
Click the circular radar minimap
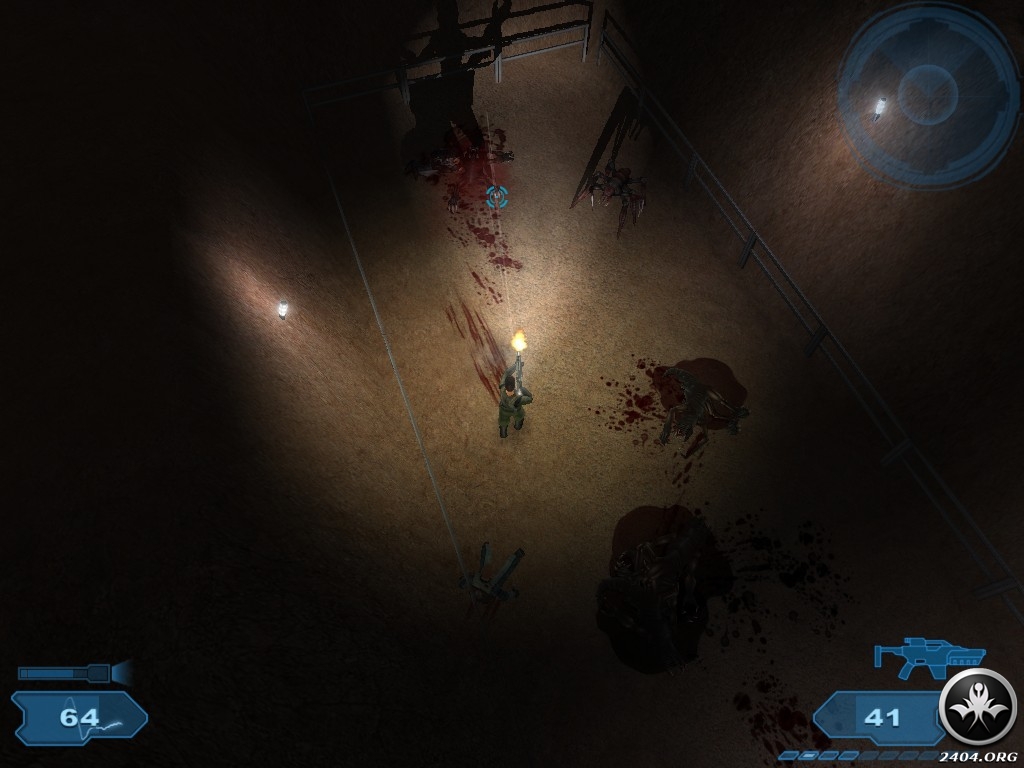(927, 93)
